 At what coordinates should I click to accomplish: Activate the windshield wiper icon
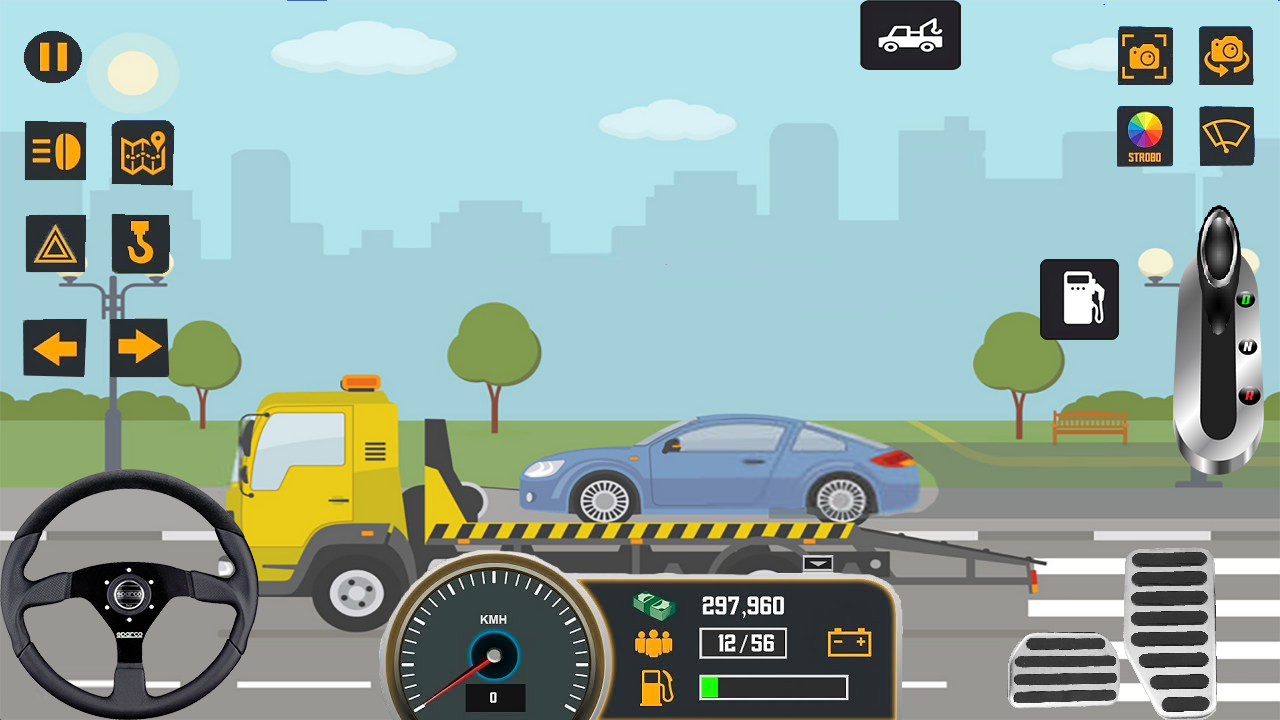point(1225,136)
